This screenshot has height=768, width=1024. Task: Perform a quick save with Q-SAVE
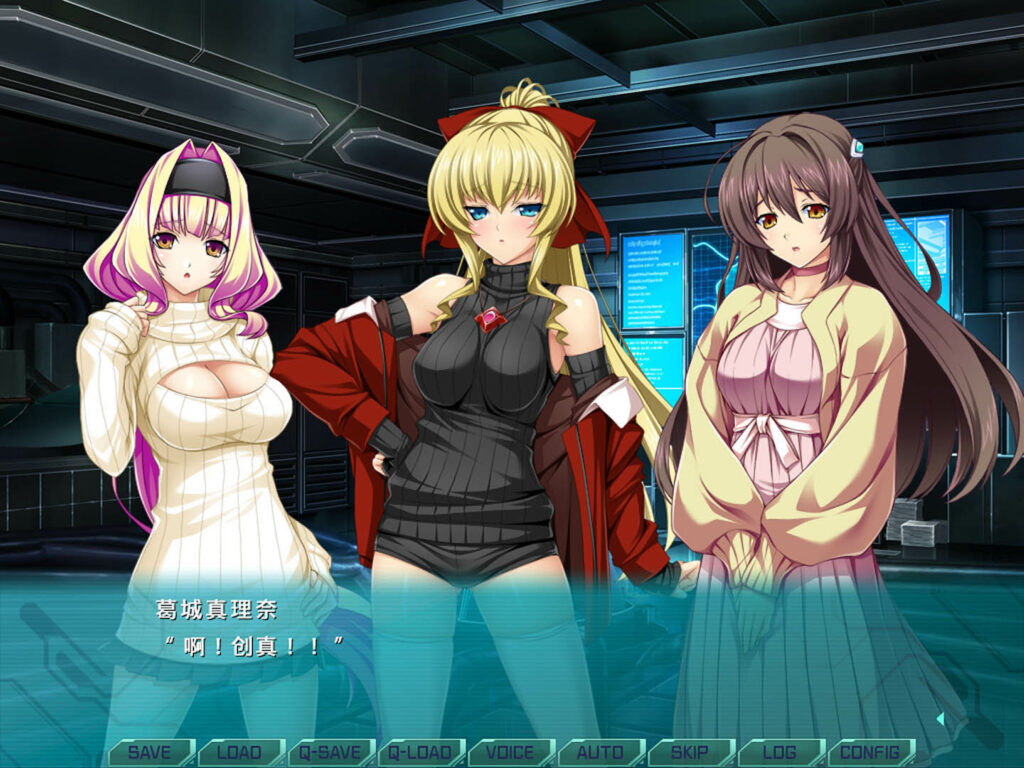pos(330,752)
